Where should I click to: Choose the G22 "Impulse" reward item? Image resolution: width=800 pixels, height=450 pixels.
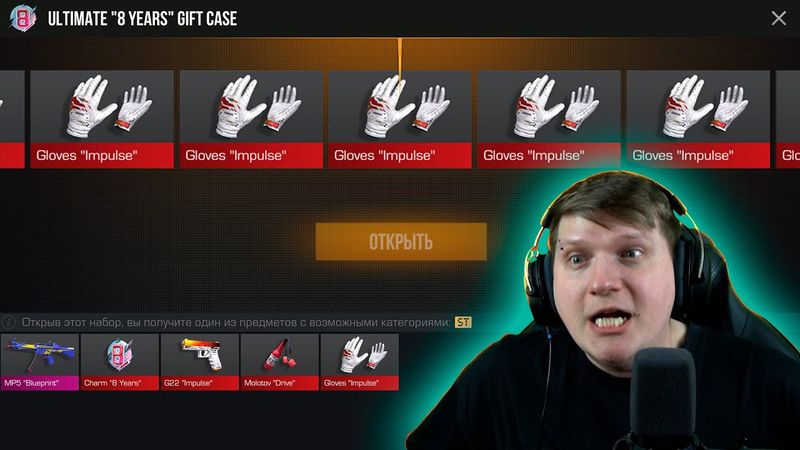coord(199,361)
